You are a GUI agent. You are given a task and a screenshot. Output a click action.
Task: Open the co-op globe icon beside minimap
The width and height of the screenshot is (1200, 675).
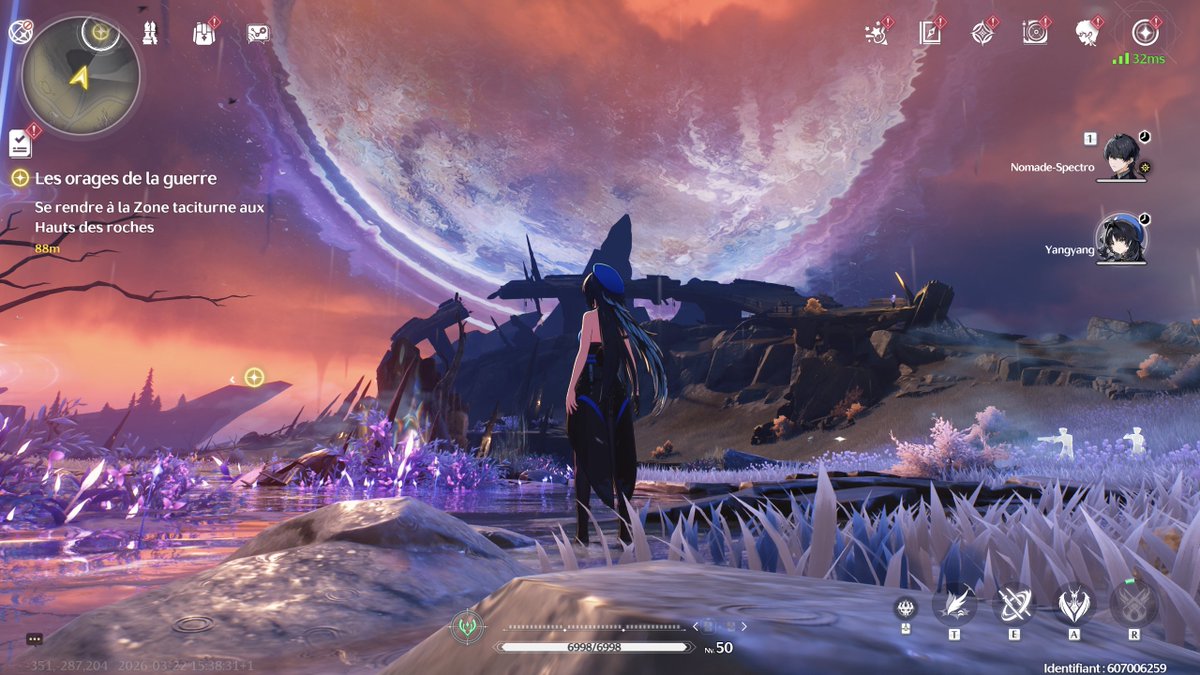tap(19, 32)
